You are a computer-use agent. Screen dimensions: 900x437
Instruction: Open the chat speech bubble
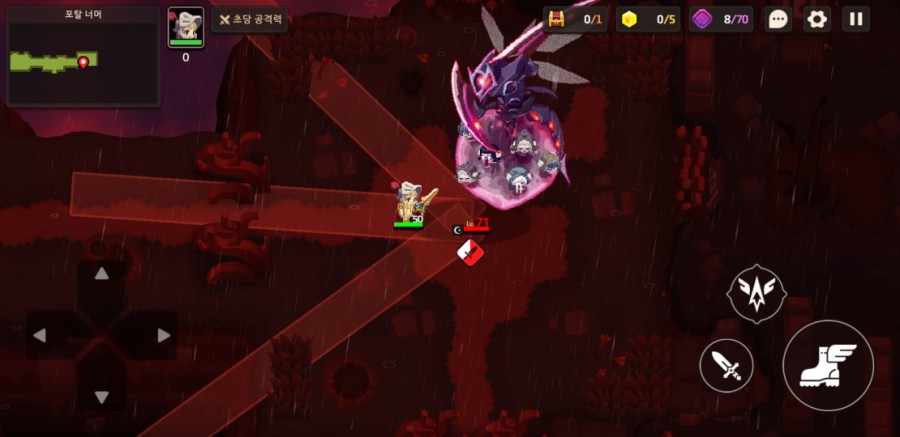pyautogui.click(x=778, y=19)
